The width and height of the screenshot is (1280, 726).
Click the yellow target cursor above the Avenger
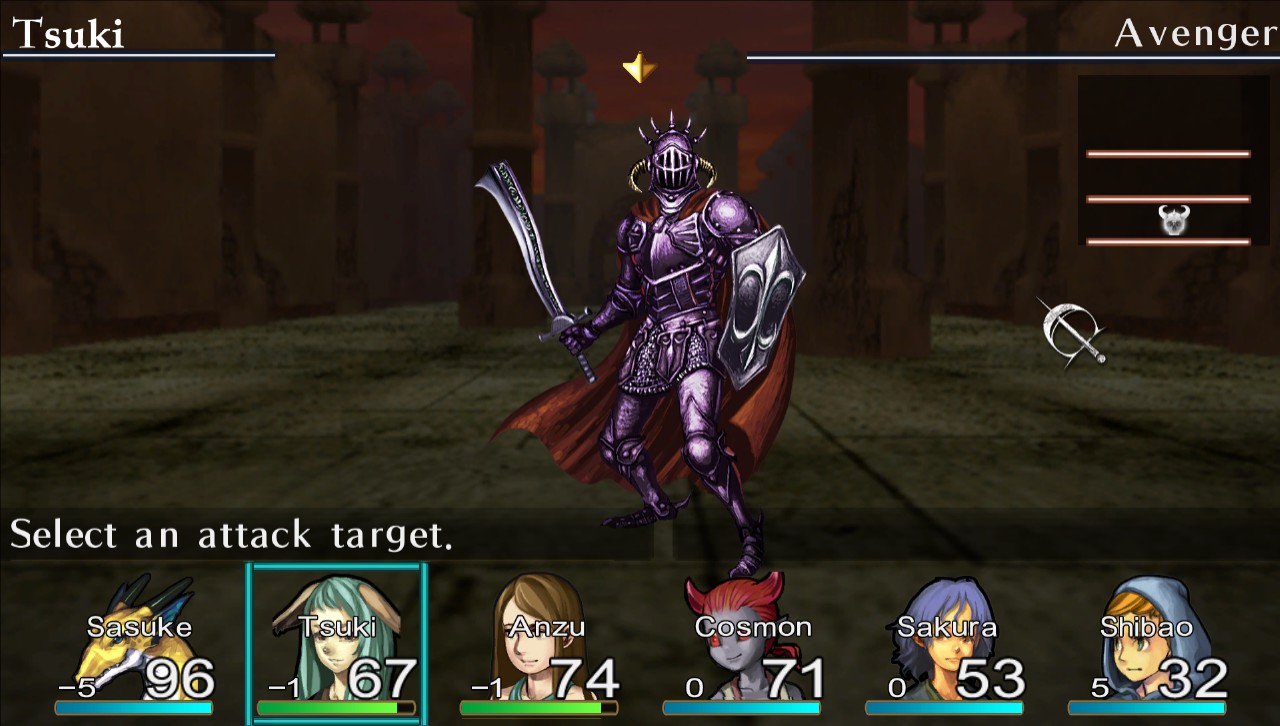pyautogui.click(x=638, y=68)
